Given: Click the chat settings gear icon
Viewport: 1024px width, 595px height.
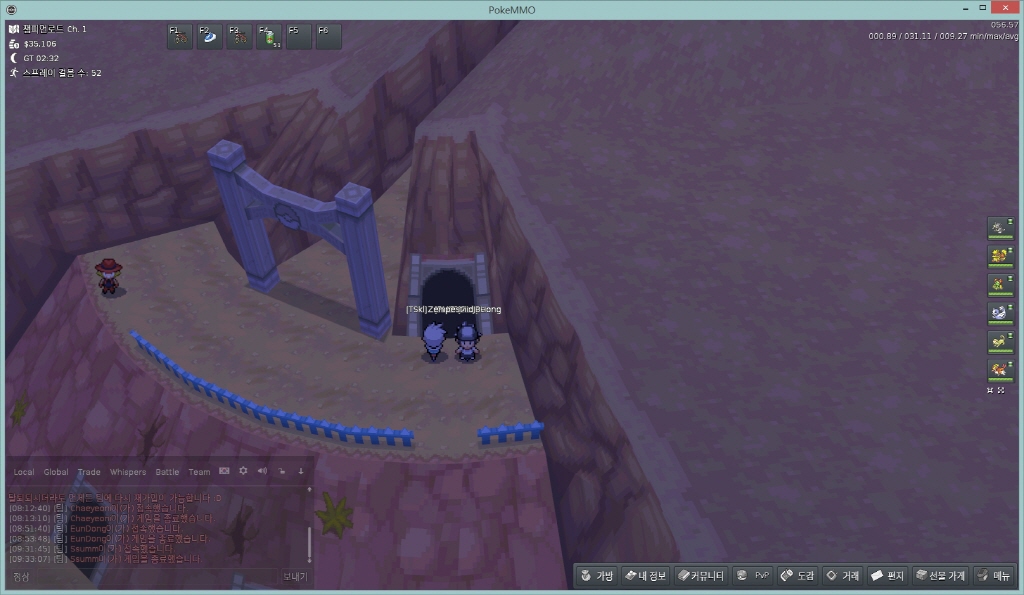Looking at the screenshot, I should click(243, 471).
